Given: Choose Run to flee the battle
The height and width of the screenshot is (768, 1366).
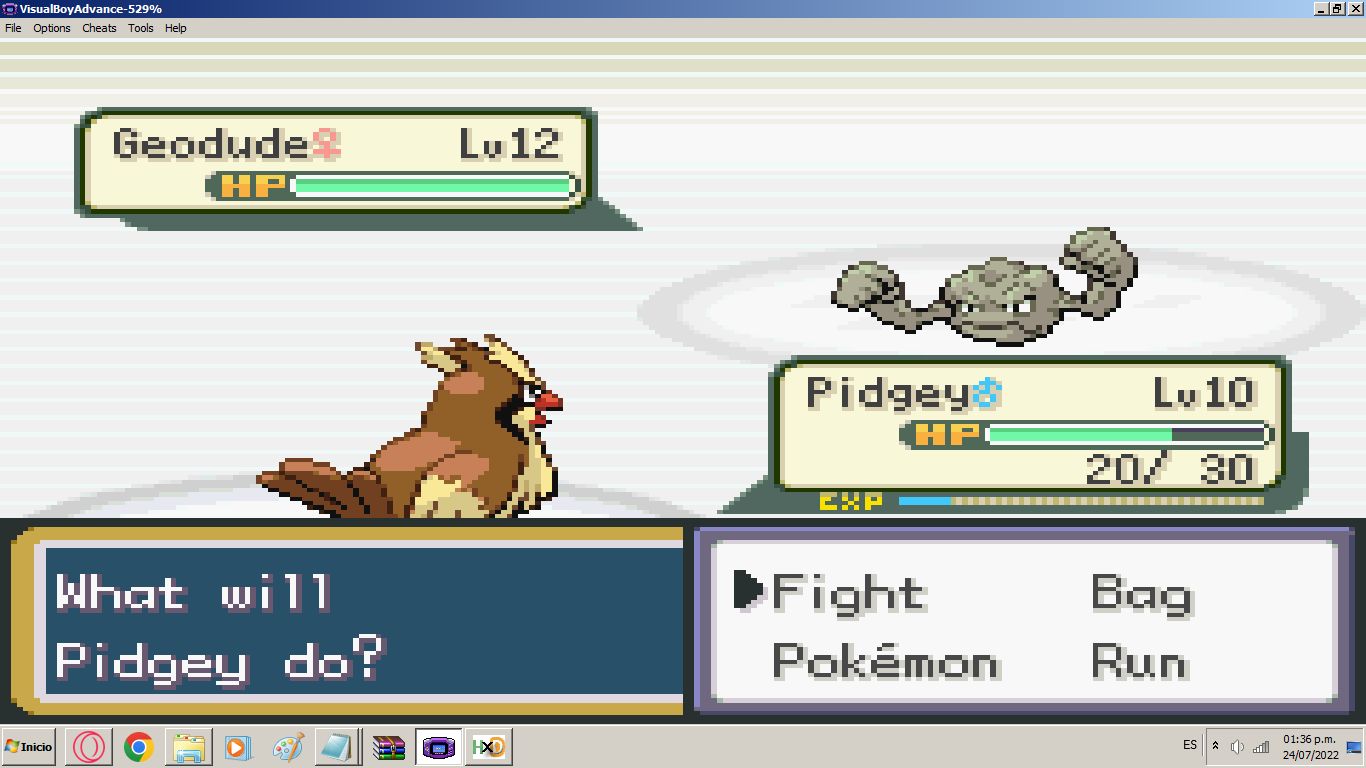Looking at the screenshot, I should point(1139,662).
